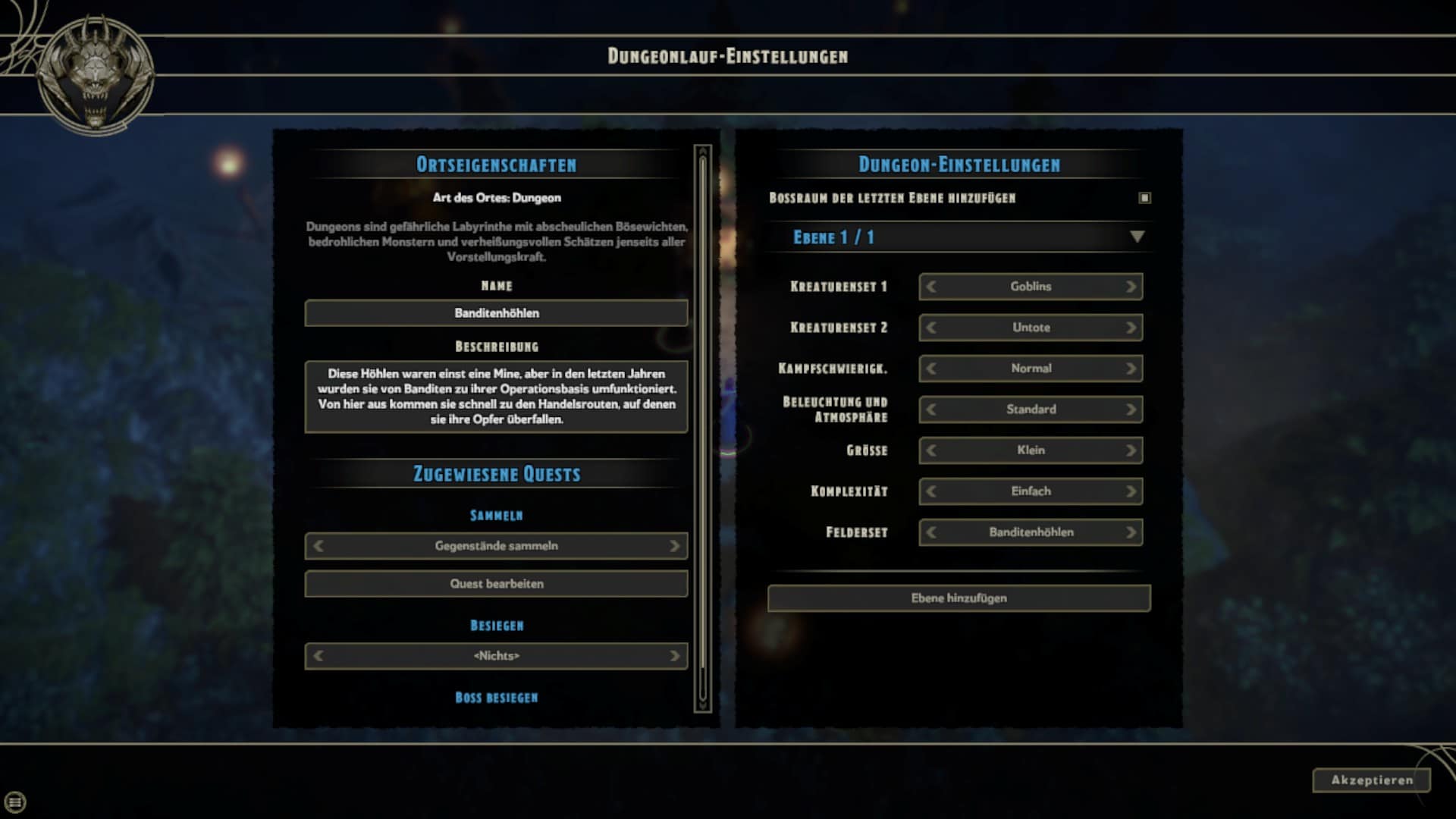Edit the Banditenhöhlen name field
This screenshot has width=1456, height=819.
[x=496, y=313]
